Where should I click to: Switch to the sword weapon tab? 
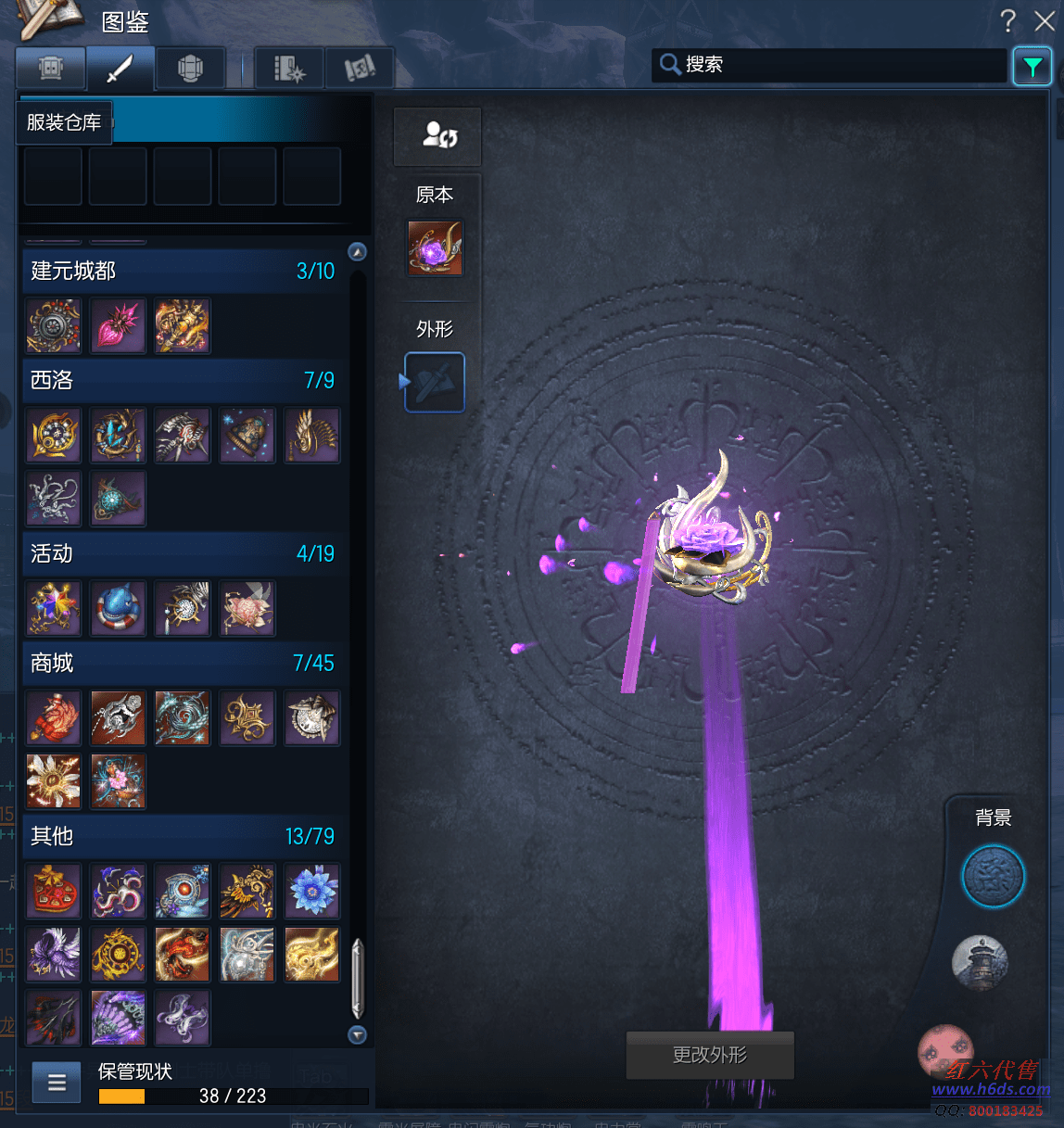(120, 68)
